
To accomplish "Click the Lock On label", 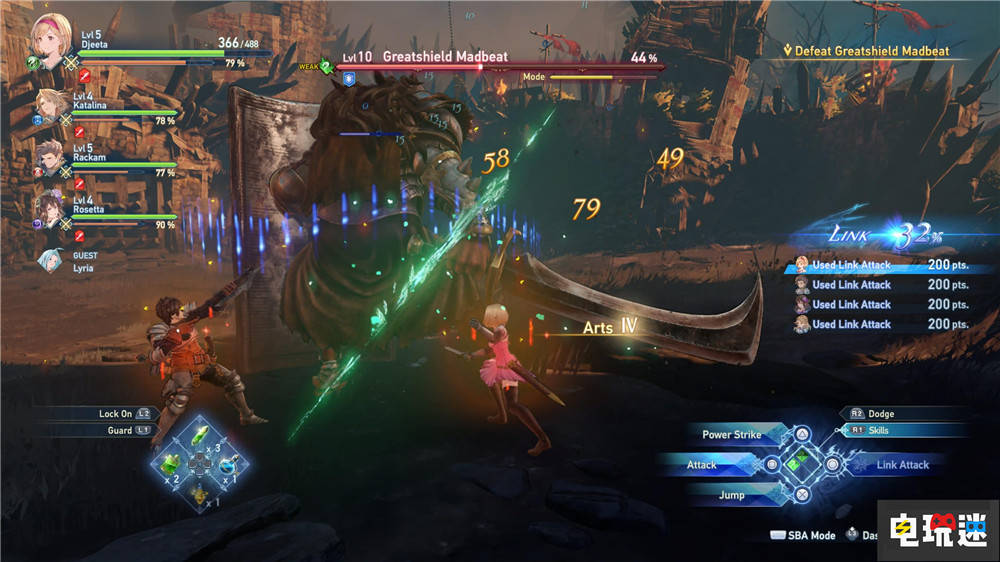I will click(x=116, y=413).
